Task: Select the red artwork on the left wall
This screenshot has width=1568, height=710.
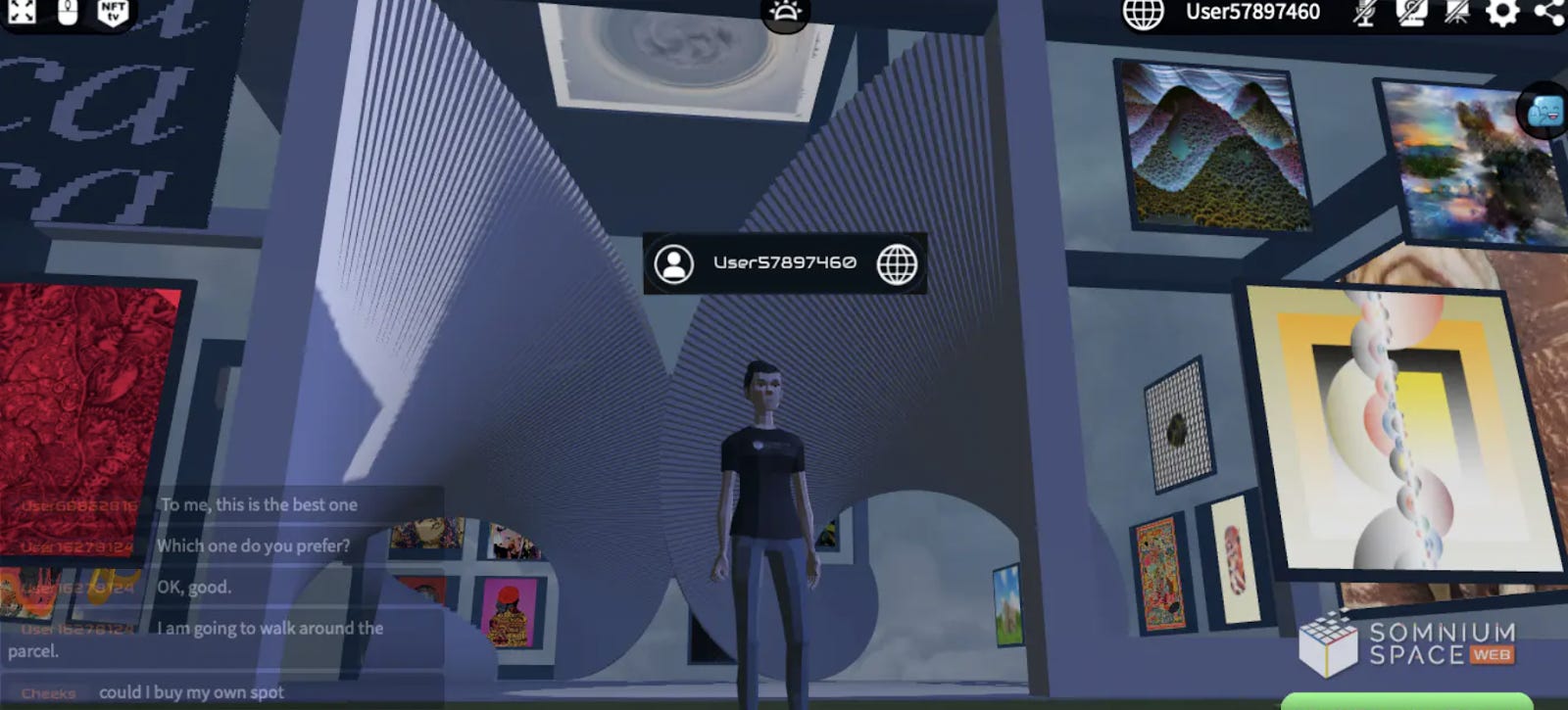Action: coord(83,411)
